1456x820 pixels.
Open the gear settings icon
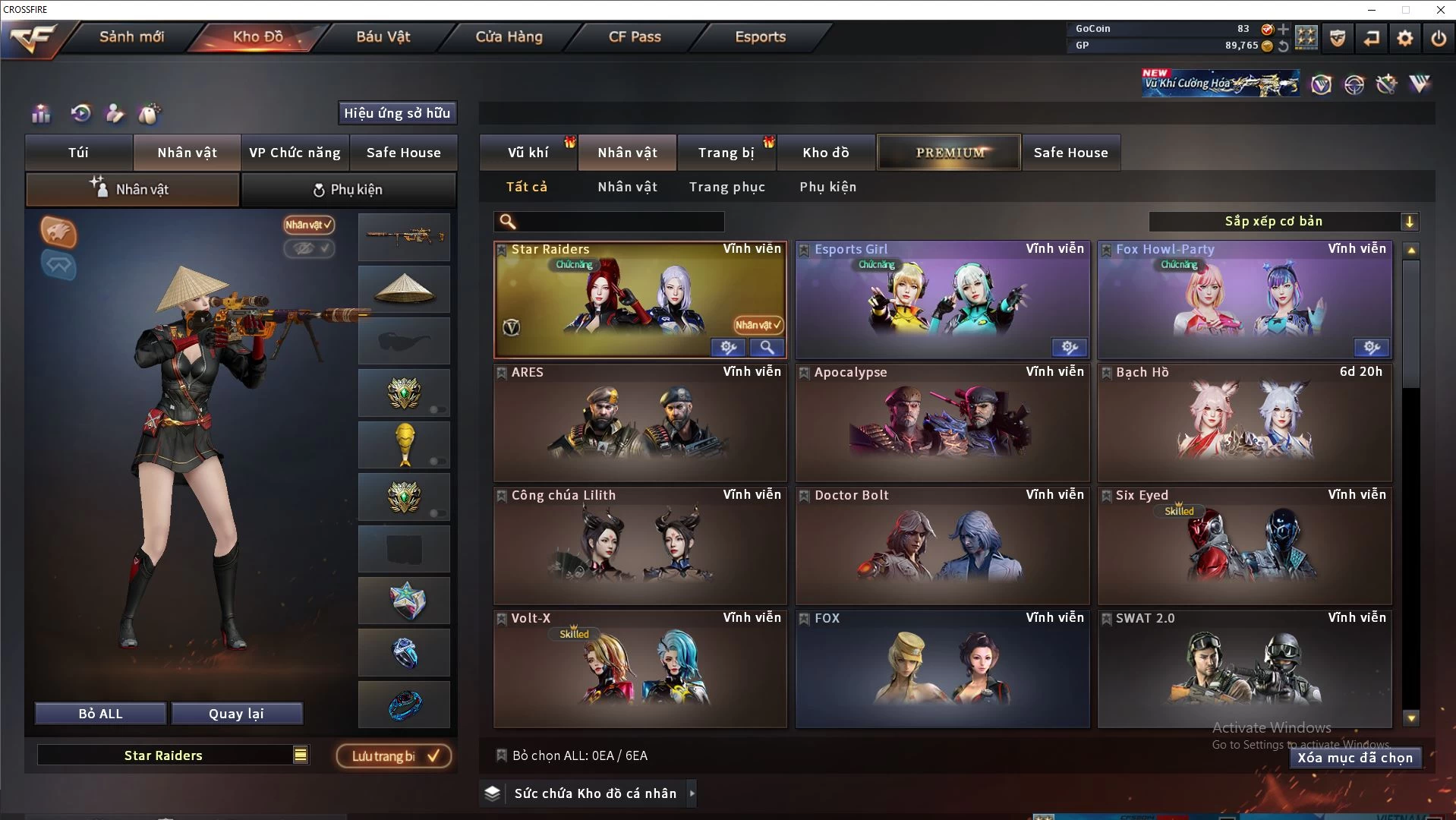(x=1405, y=38)
